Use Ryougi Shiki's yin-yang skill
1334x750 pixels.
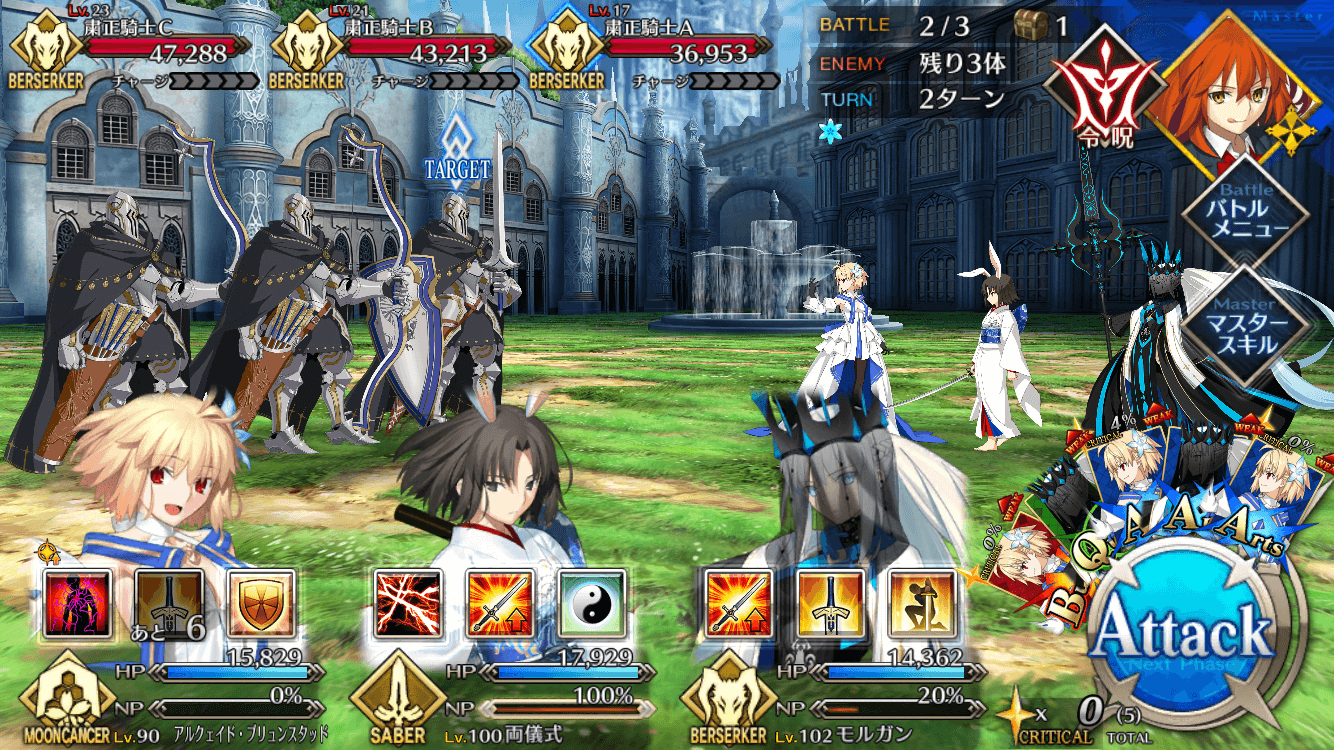coord(591,603)
